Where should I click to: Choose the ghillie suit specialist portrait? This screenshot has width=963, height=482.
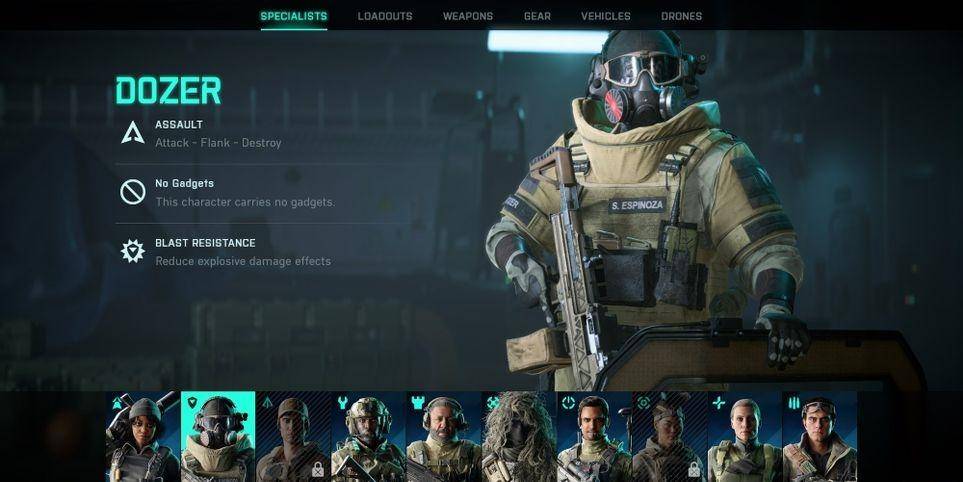pyautogui.click(x=519, y=436)
